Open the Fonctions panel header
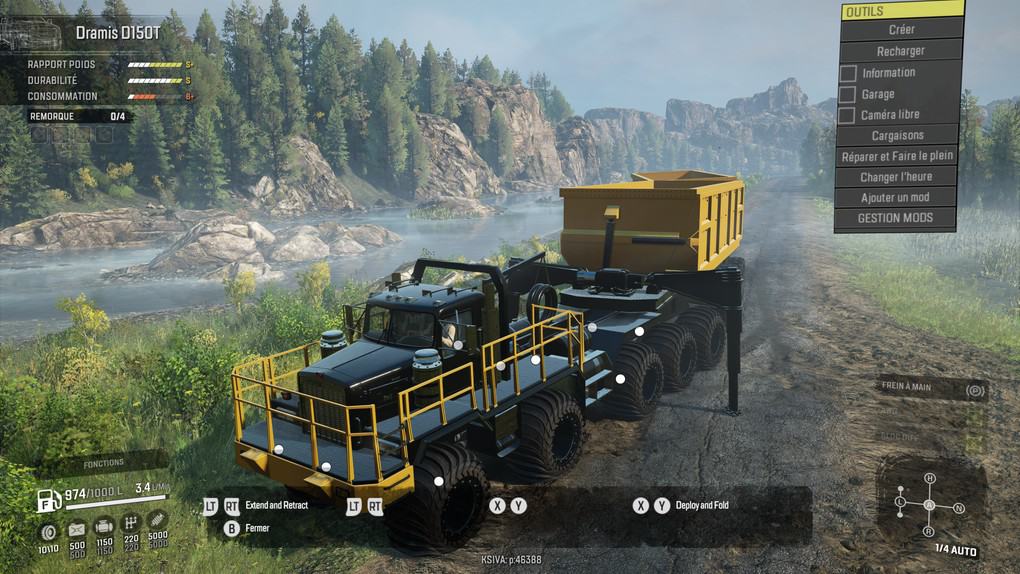The height and width of the screenshot is (574, 1020). (104, 463)
